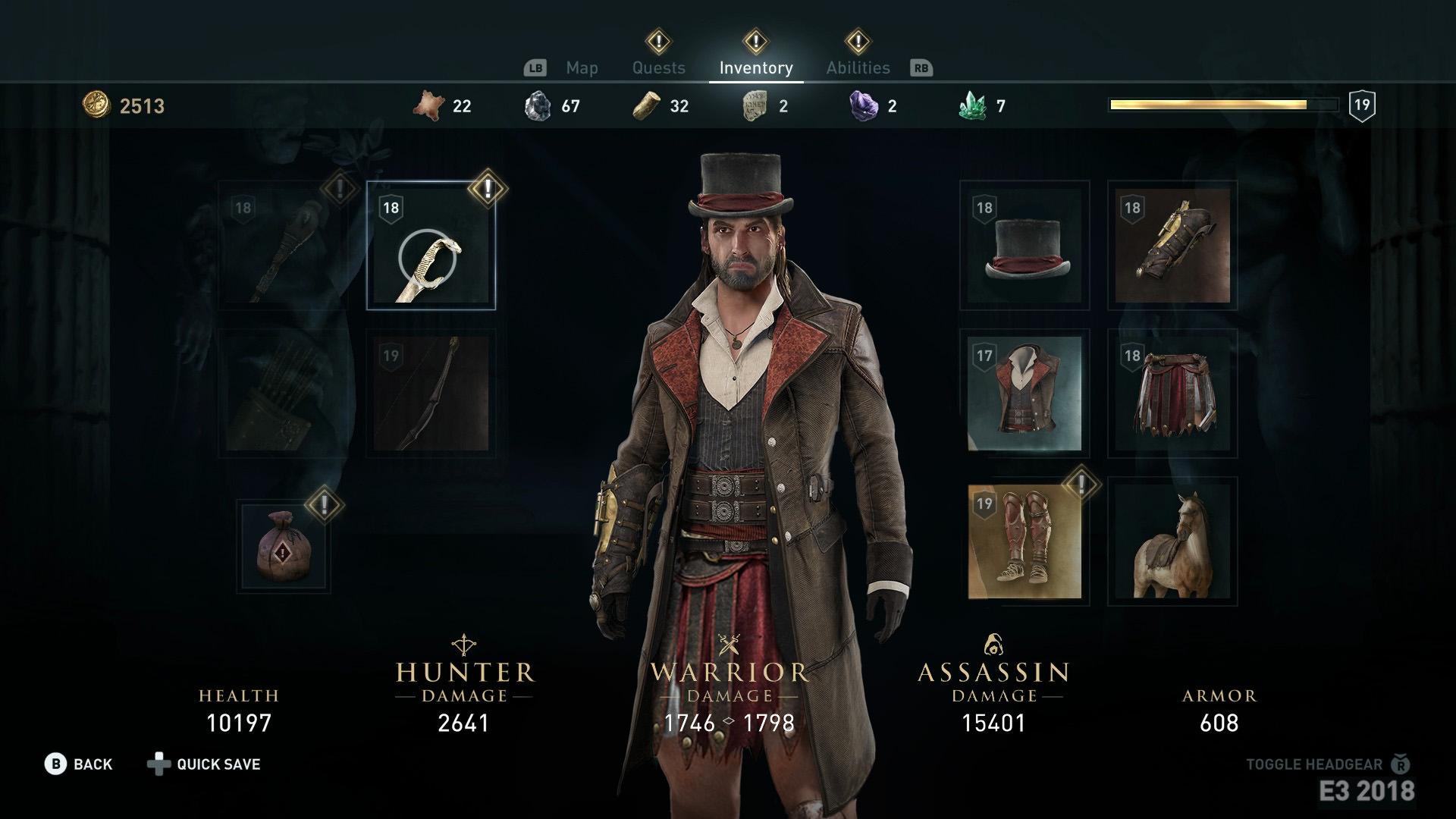Open the horse mount slot
The width and height of the screenshot is (1456, 819).
pyautogui.click(x=1172, y=541)
